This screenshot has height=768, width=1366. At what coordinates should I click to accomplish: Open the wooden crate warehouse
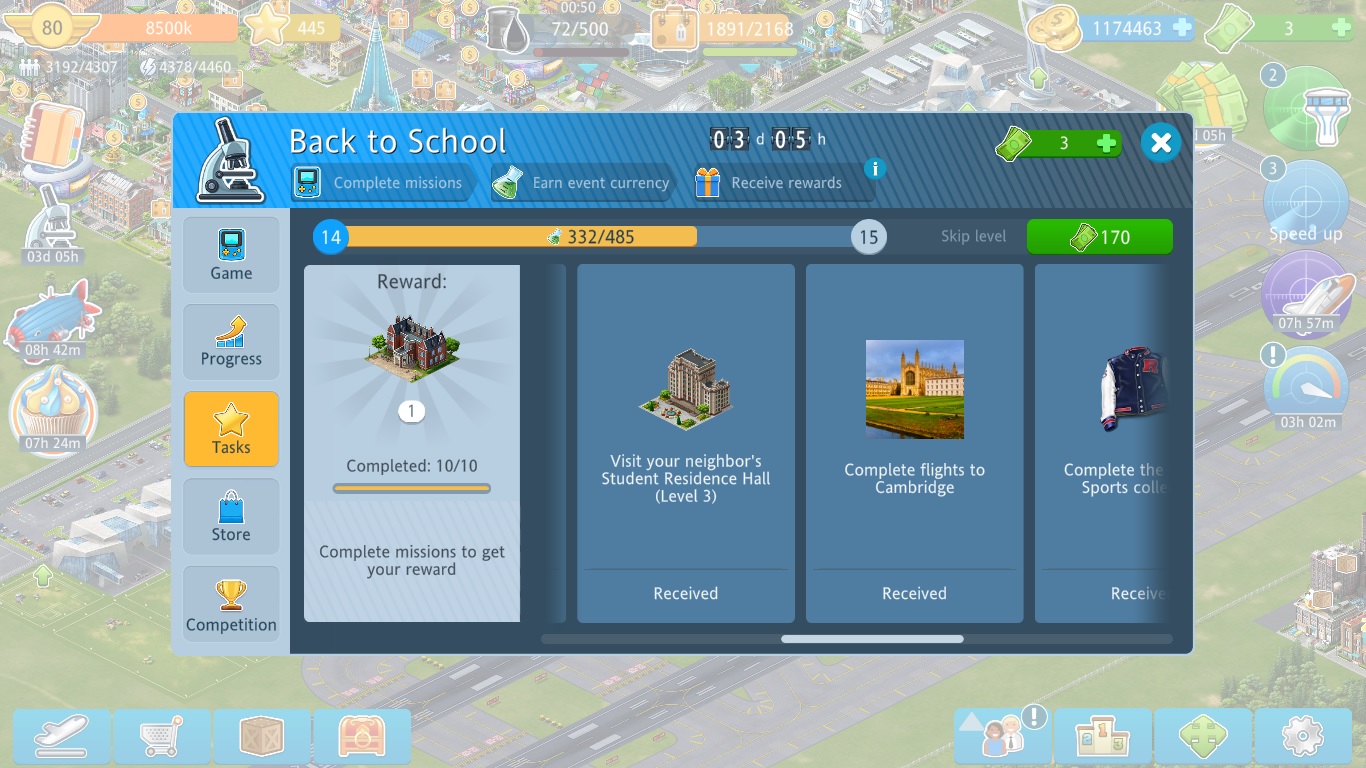point(263,737)
